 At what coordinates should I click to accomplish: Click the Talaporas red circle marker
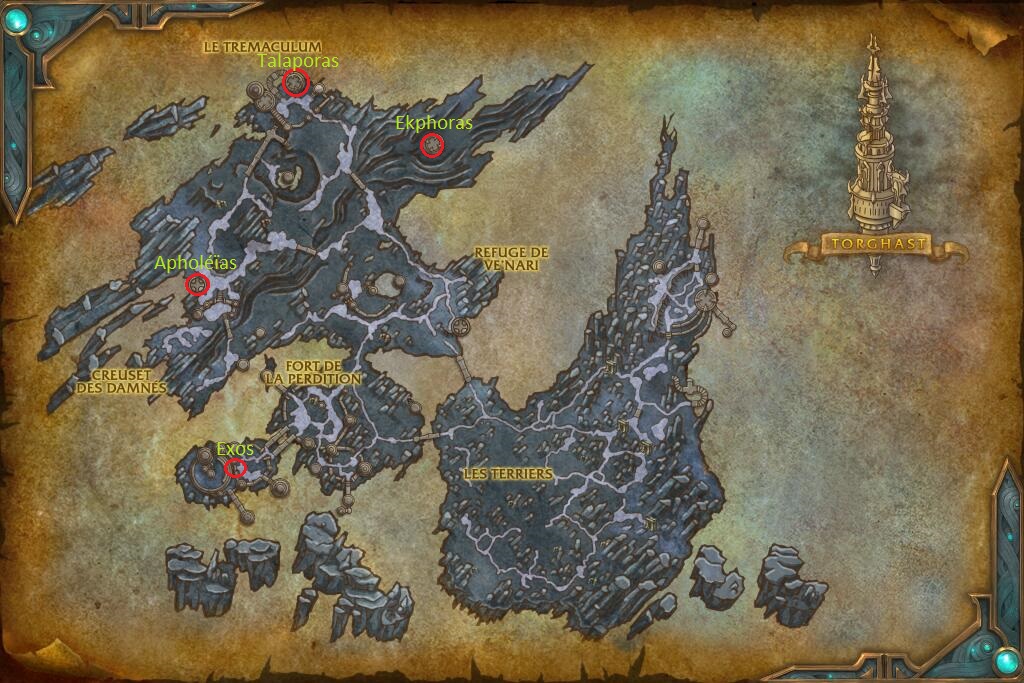point(294,83)
